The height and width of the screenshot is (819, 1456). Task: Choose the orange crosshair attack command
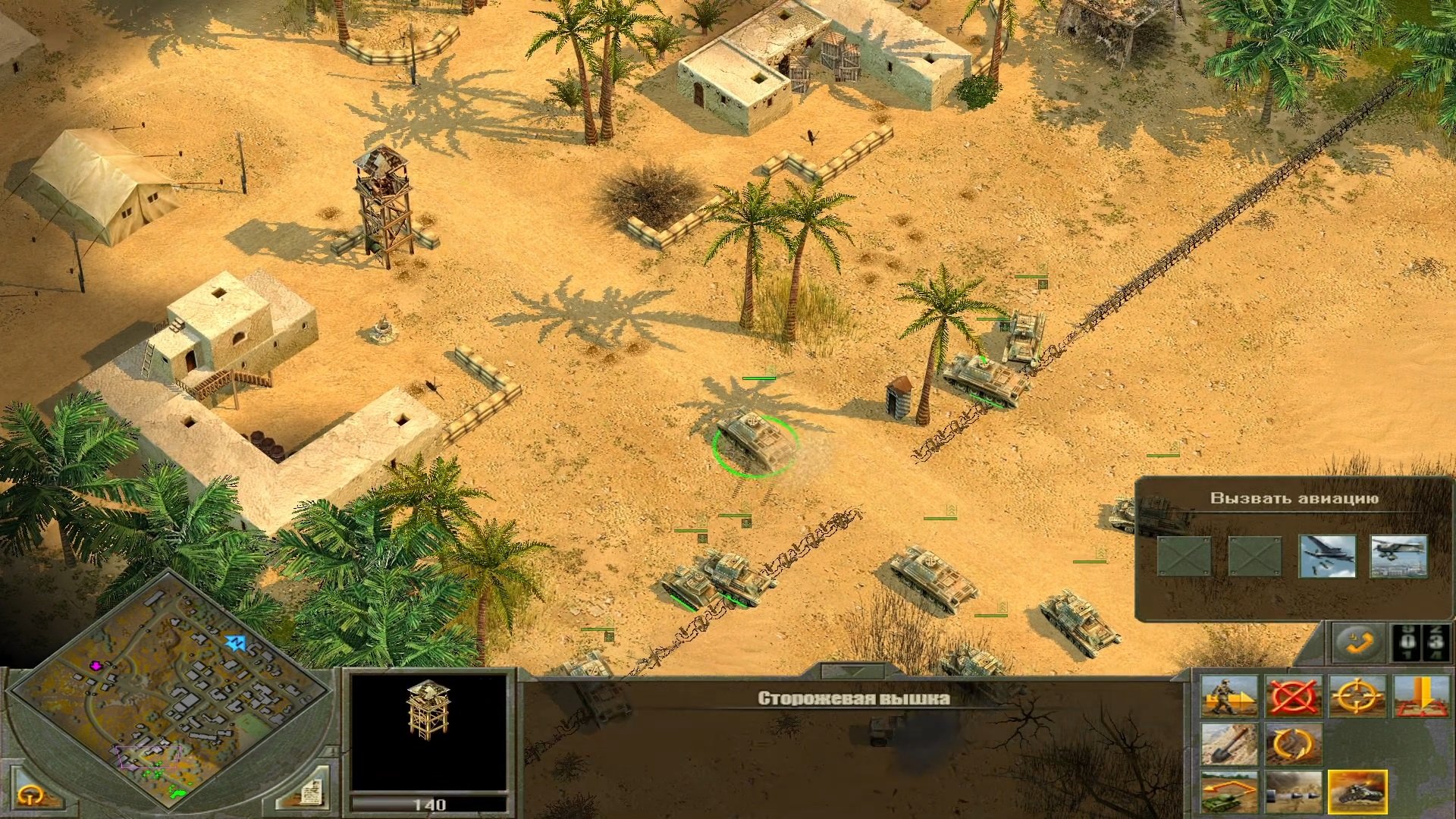(1357, 696)
